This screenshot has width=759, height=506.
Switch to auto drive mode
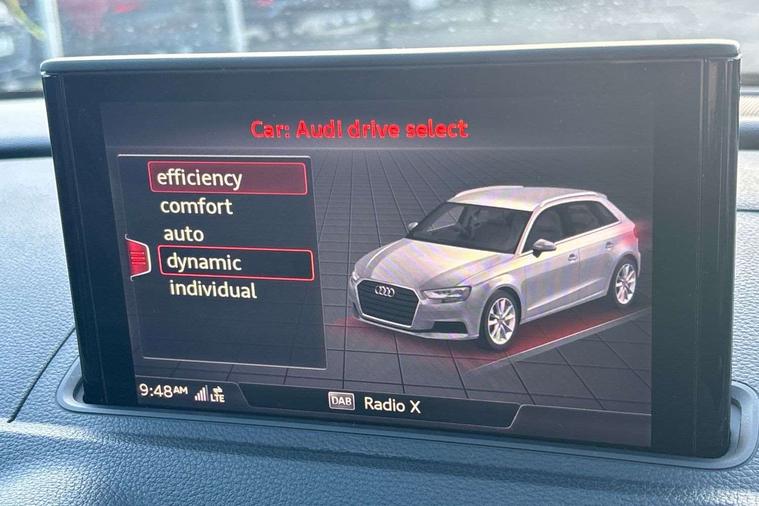184,235
